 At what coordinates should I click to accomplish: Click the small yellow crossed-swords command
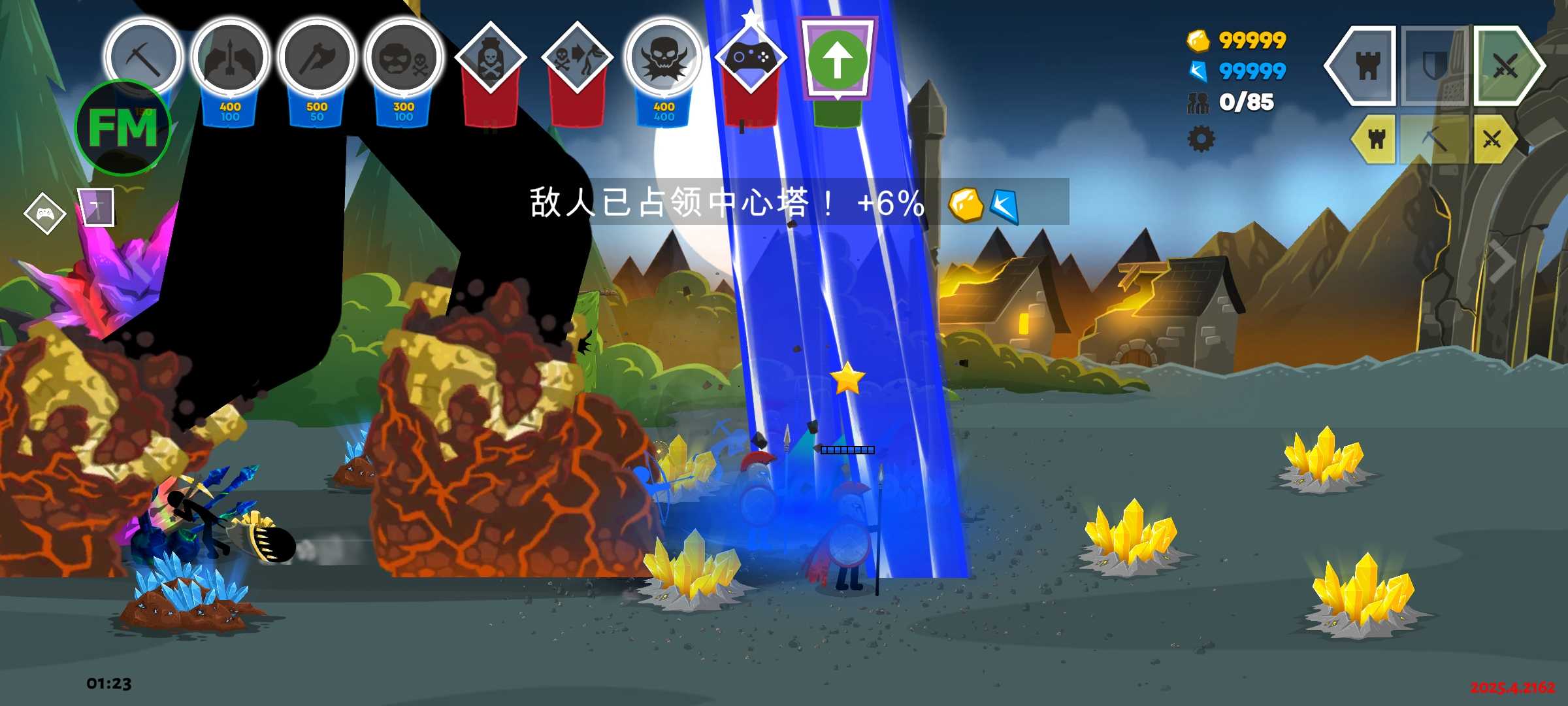(1492, 139)
